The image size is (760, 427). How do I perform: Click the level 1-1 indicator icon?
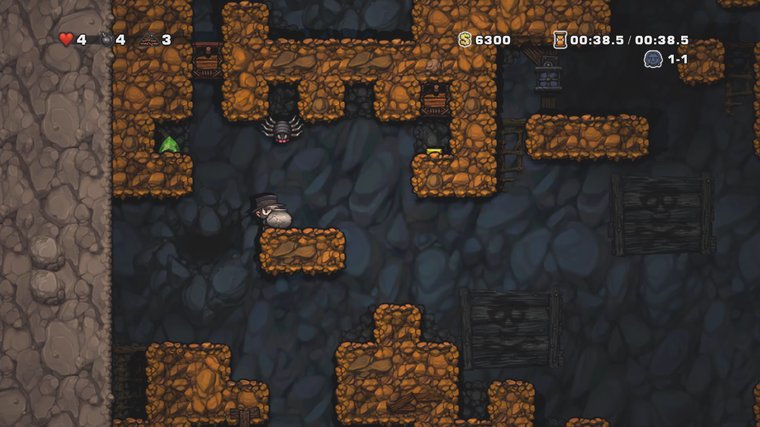[x=652, y=59]
